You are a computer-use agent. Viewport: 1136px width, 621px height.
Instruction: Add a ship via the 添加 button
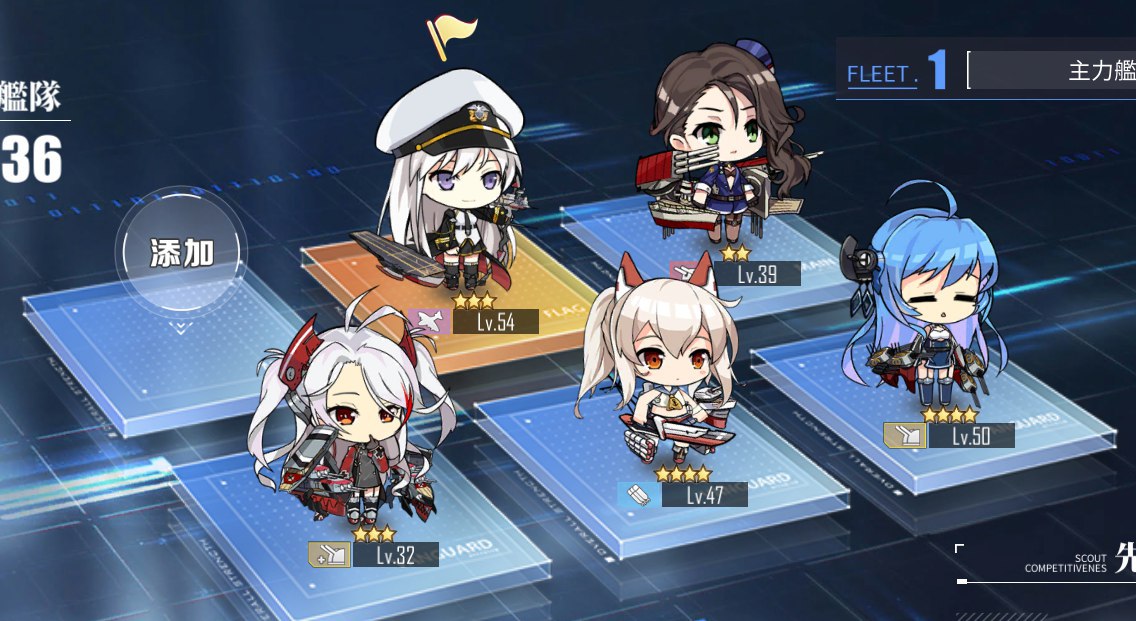181,254
